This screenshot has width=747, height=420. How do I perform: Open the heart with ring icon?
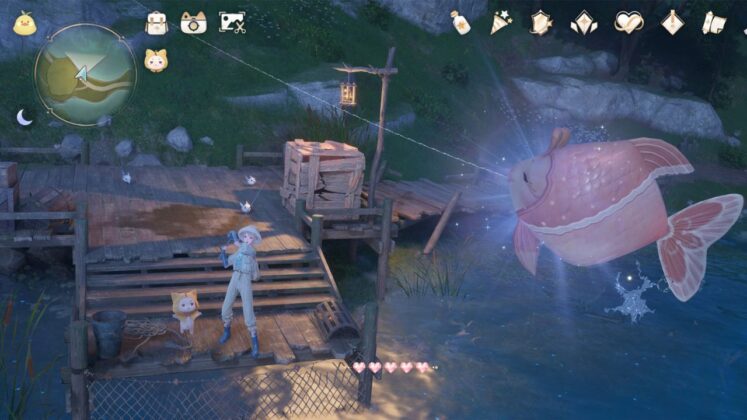pos(628,22)
